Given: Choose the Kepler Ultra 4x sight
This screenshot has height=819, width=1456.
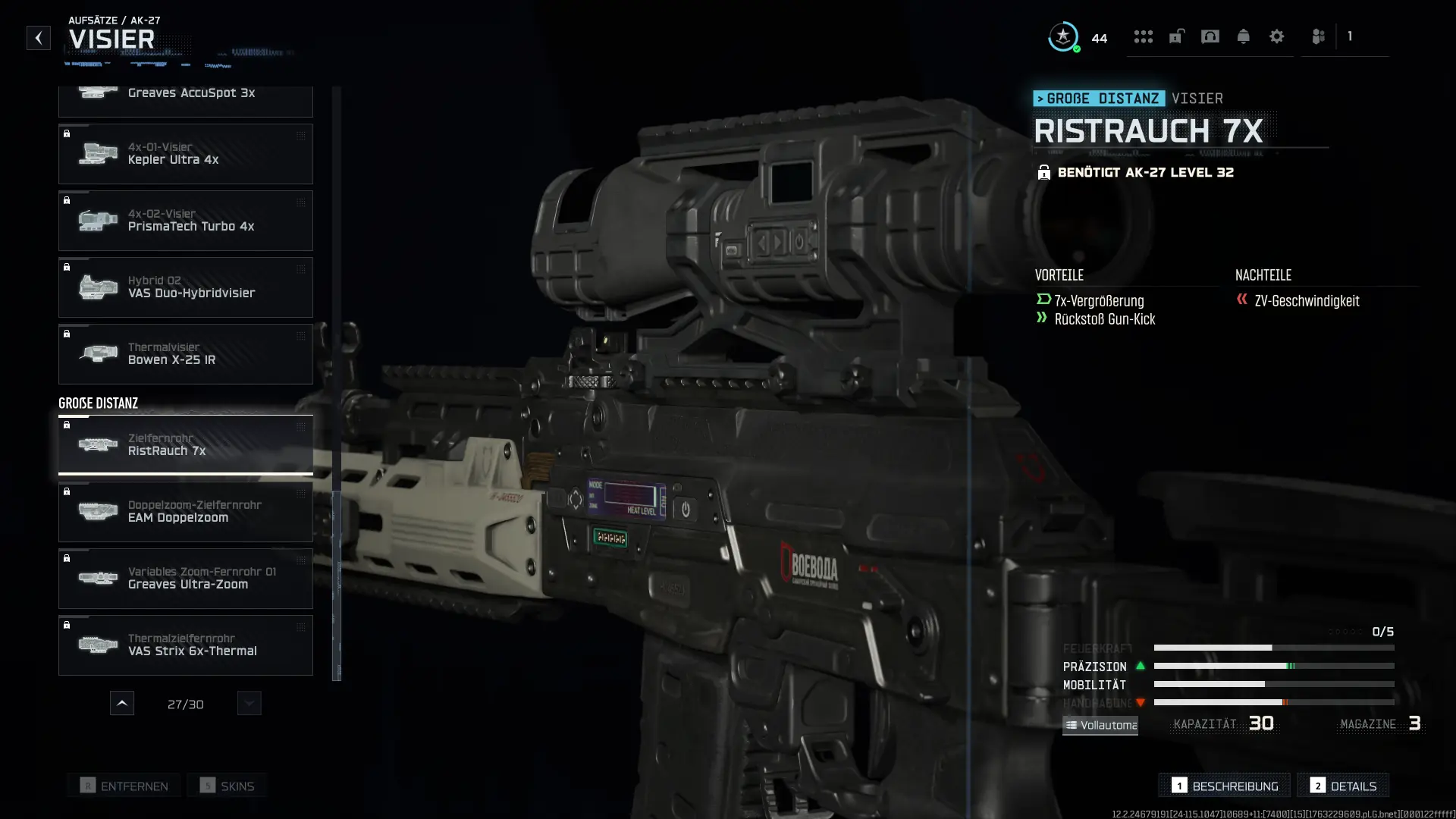Looking at the screenshot, I should coord(185,154).
